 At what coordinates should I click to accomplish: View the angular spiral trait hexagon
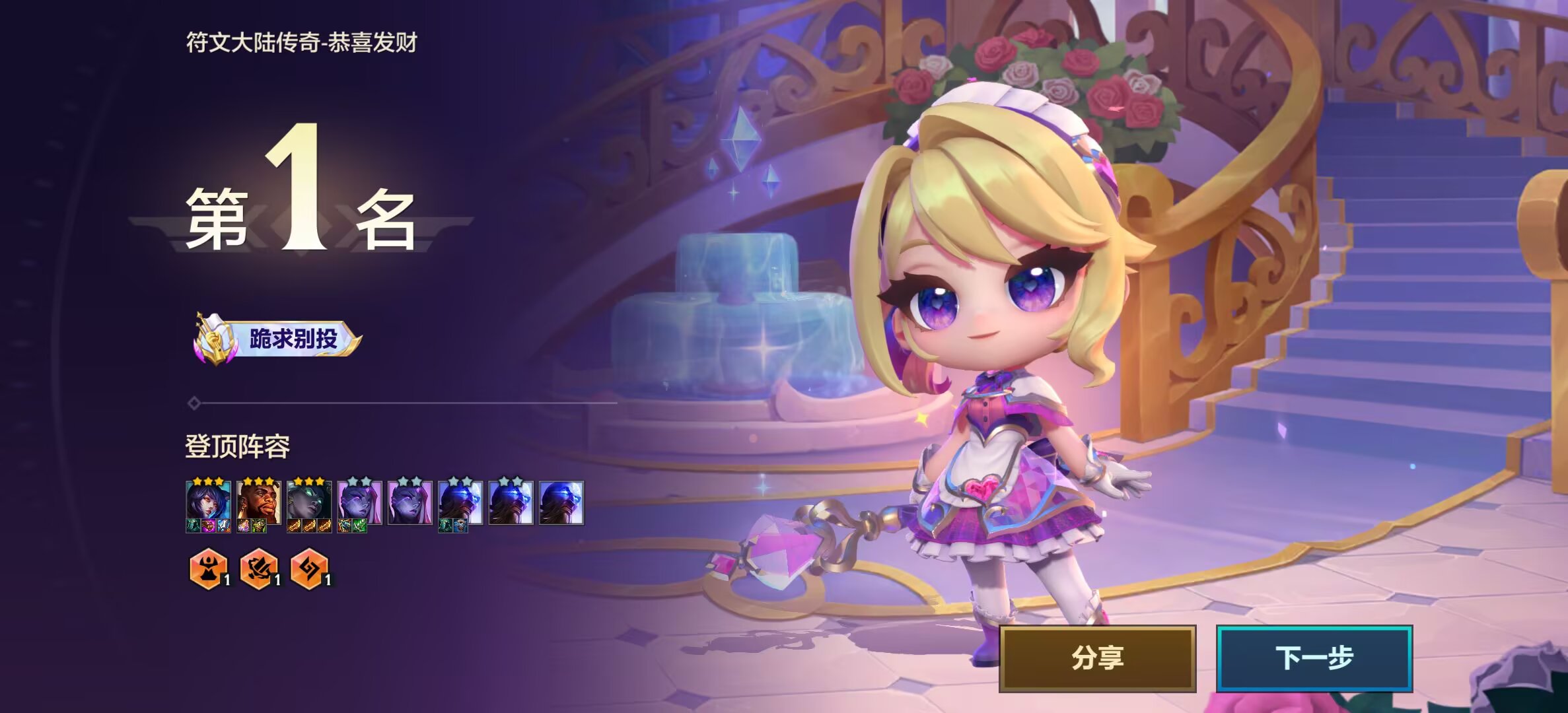(308, 568)
